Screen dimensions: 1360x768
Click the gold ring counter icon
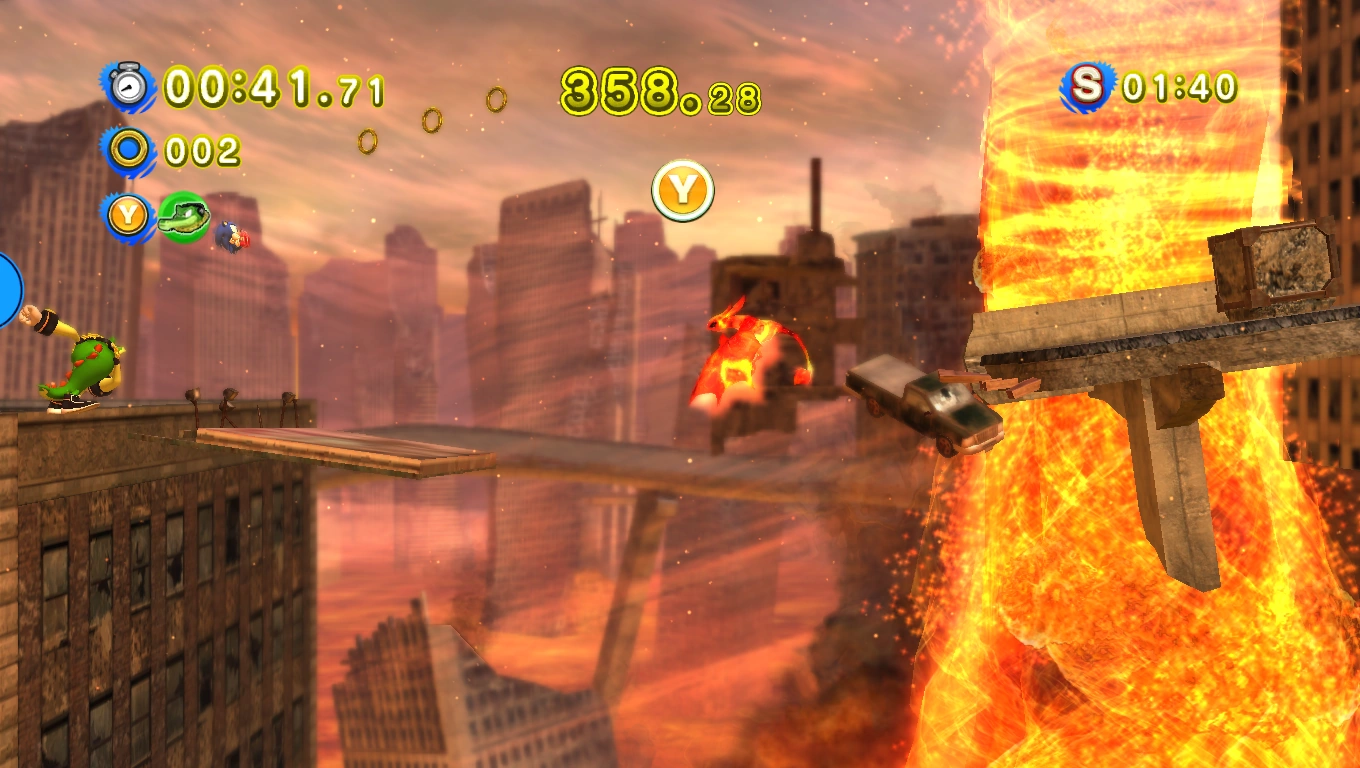(x=128, y=151)
